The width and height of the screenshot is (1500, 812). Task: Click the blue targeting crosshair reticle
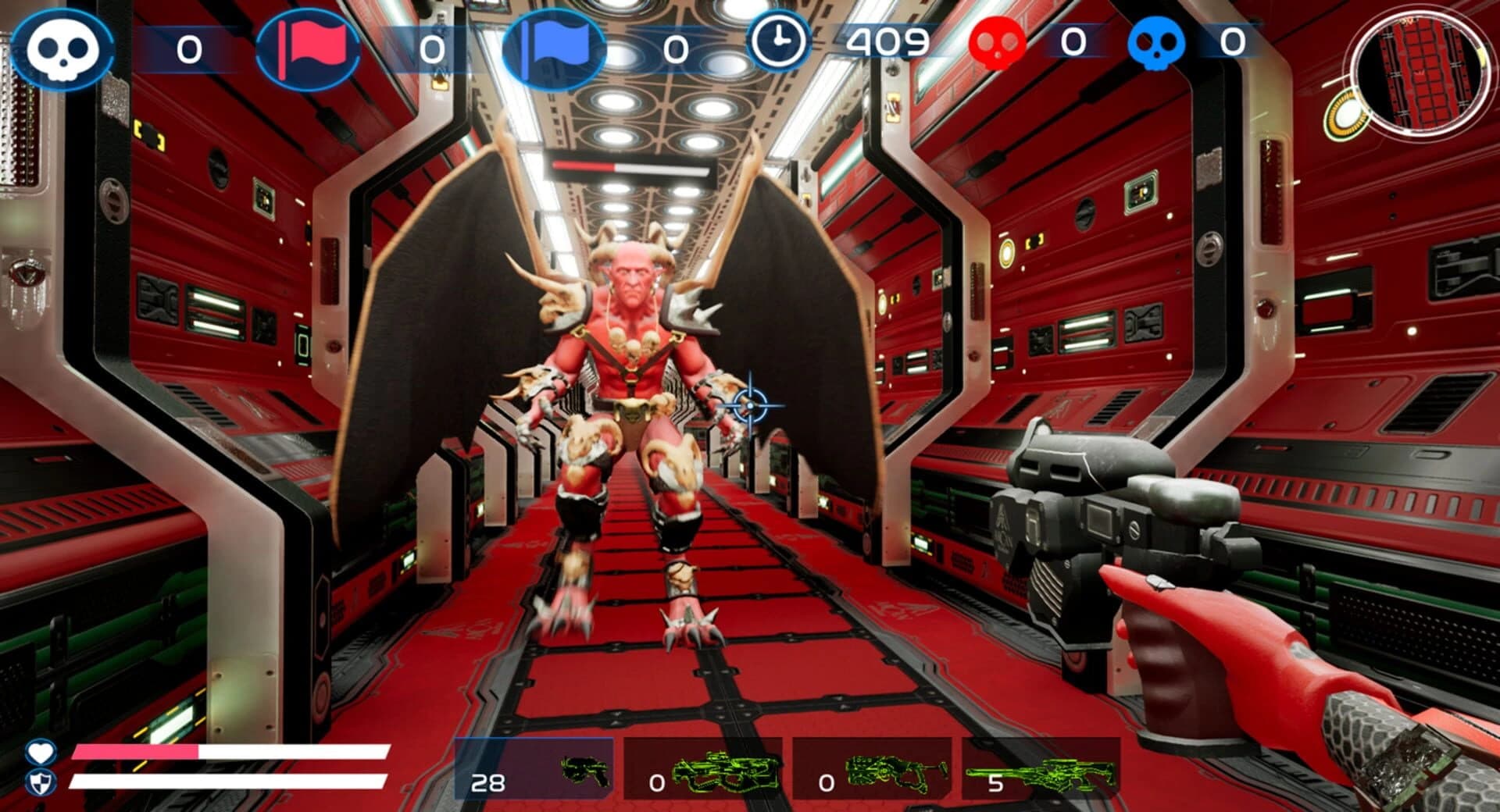(x=748, y=406)
